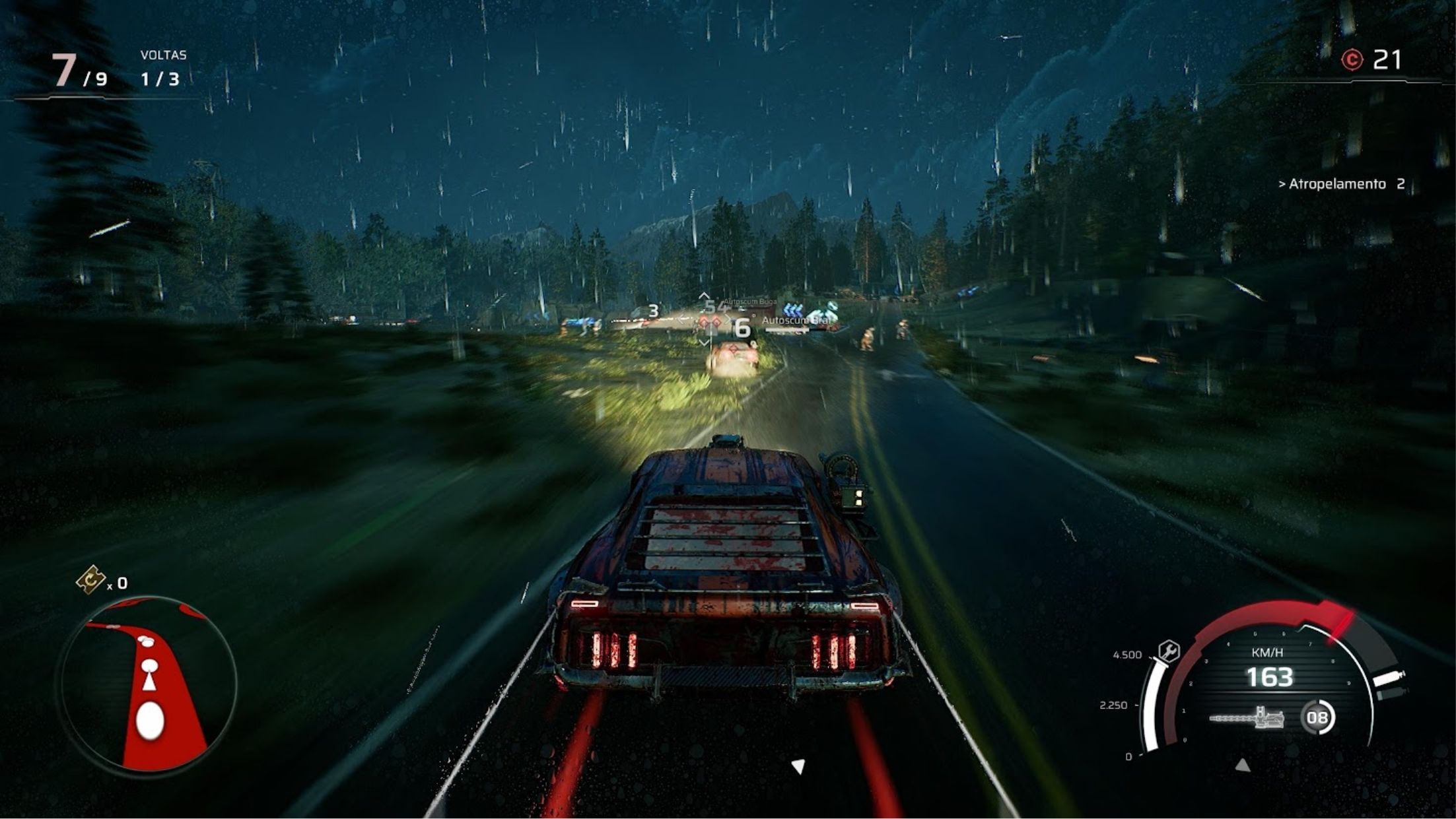
Task: Click the red credits coin icon
Action: (x=1352, y=61)
